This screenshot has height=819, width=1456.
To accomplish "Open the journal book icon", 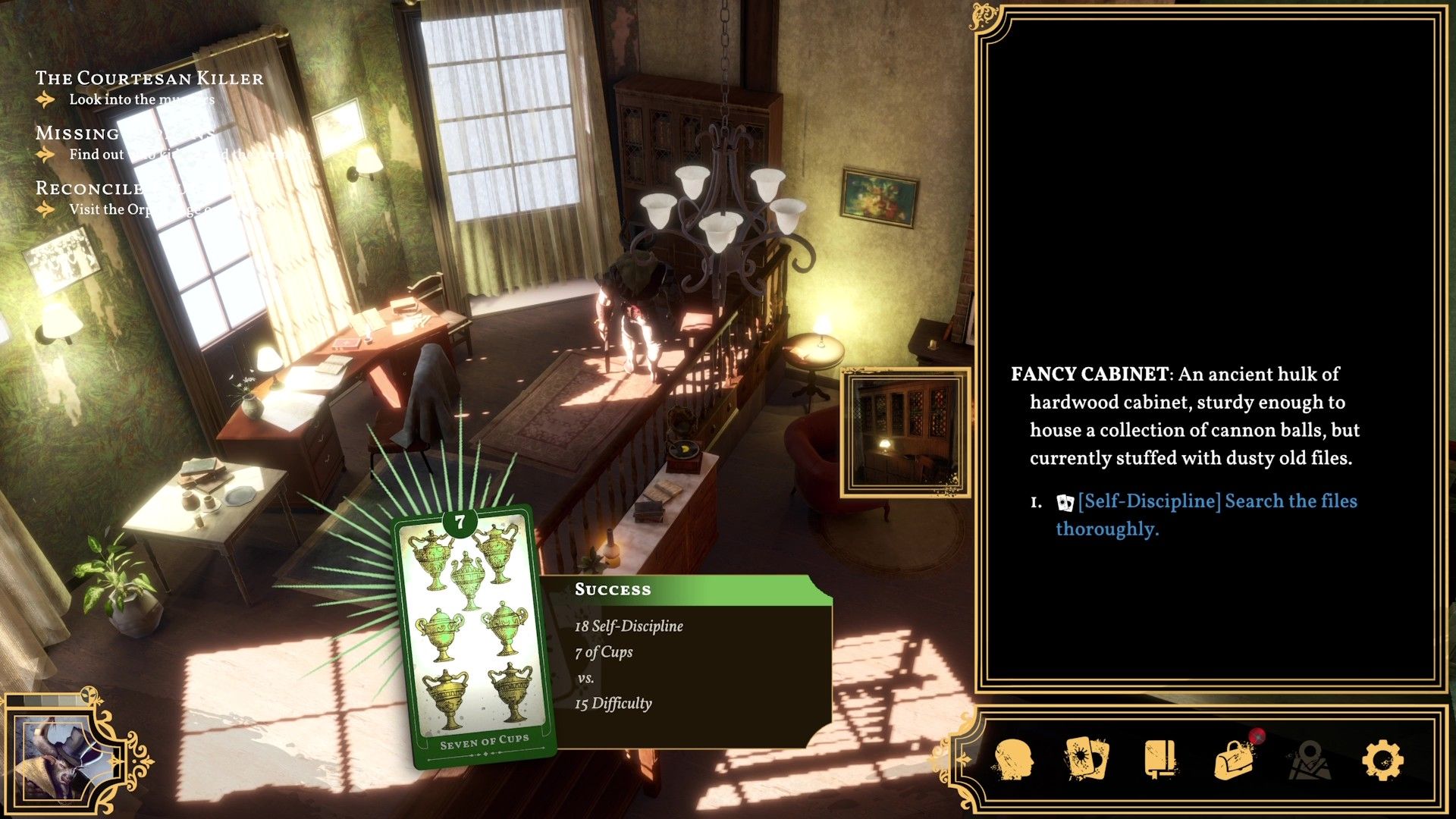I will [1160, 758].
